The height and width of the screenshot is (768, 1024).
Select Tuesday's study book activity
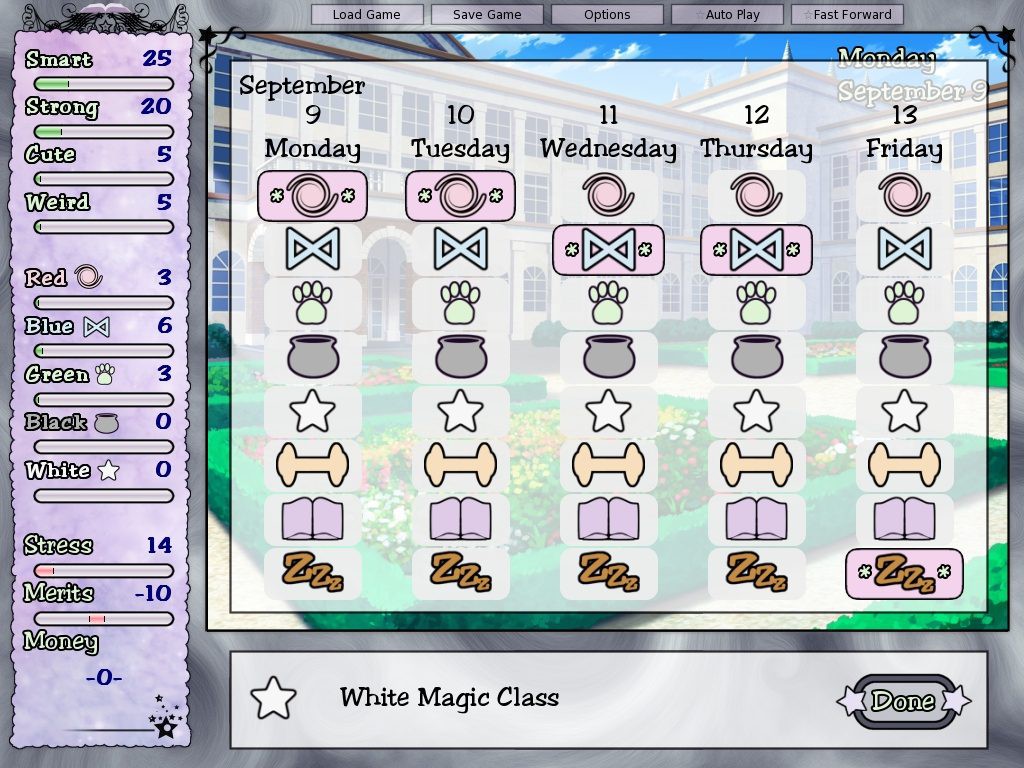pos(460,520)
